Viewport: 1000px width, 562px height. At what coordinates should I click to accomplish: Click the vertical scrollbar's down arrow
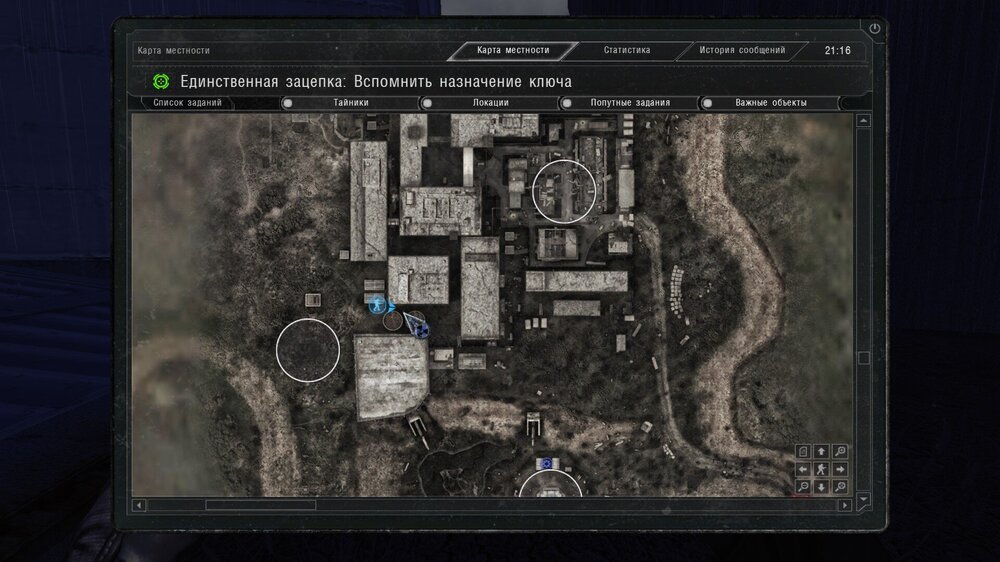click(864, 497)
